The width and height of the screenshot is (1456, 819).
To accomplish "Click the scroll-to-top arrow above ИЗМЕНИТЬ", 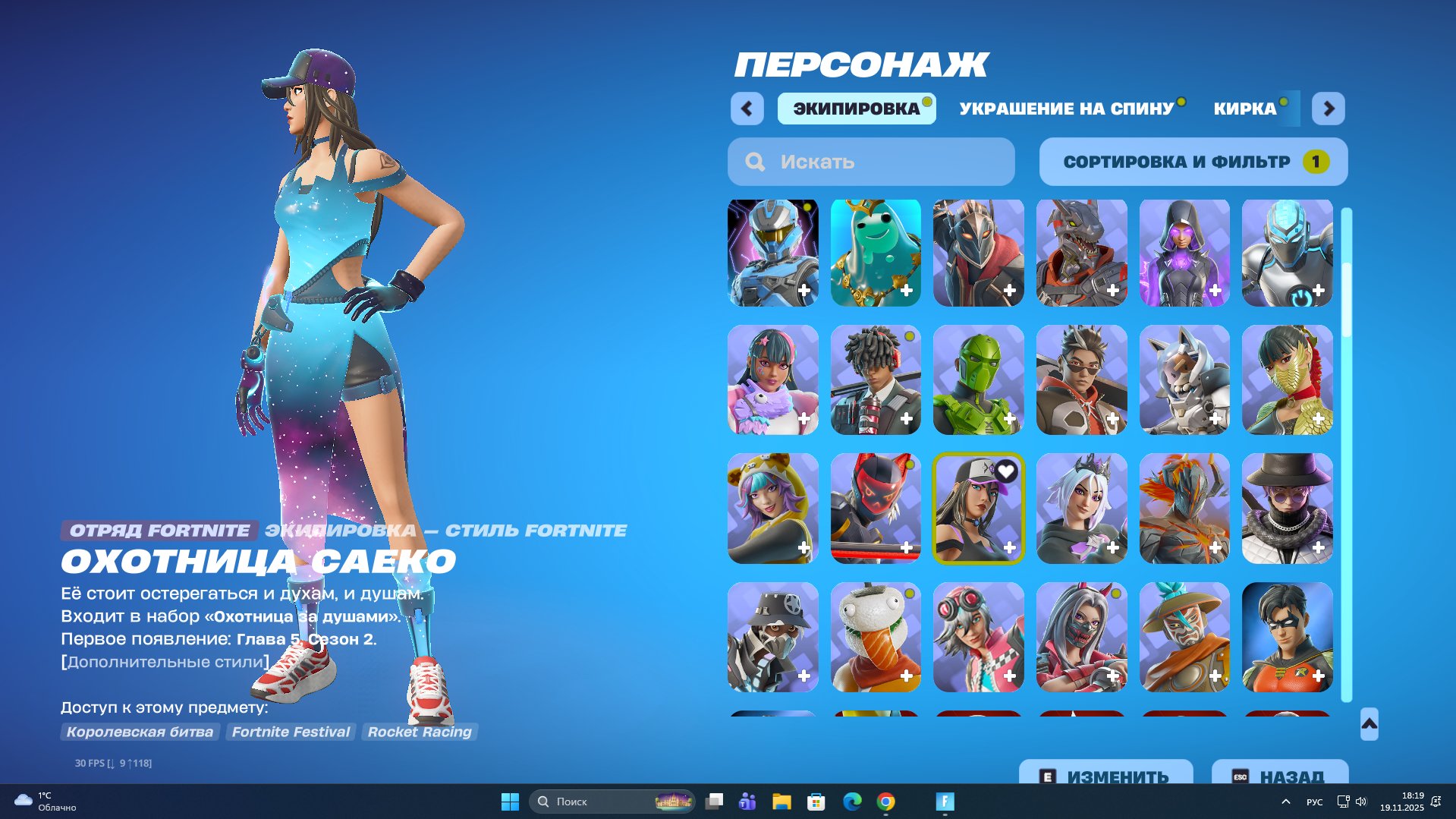I will pyautogui.click(x=1368, y=725).
